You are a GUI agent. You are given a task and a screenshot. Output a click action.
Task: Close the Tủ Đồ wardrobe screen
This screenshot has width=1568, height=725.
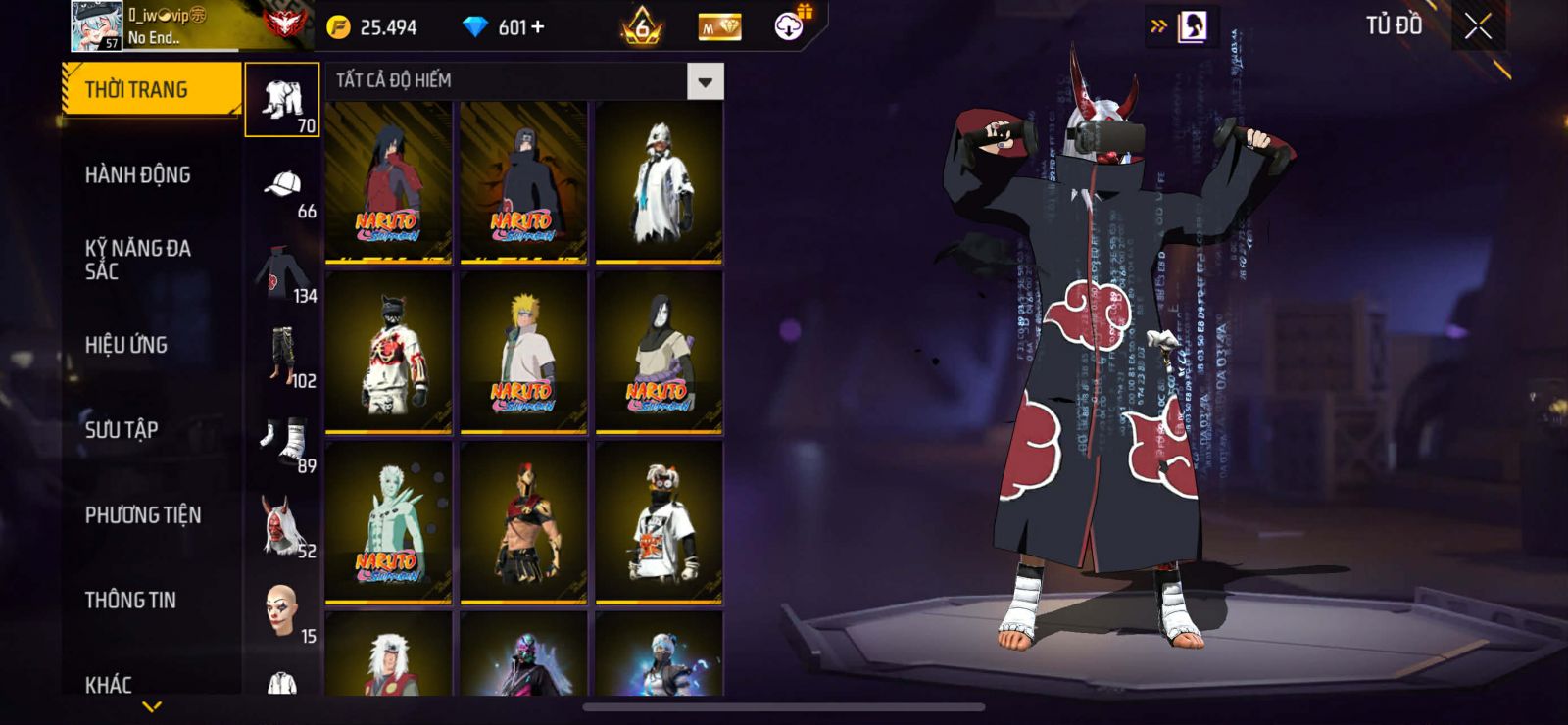coord(1478,26)
